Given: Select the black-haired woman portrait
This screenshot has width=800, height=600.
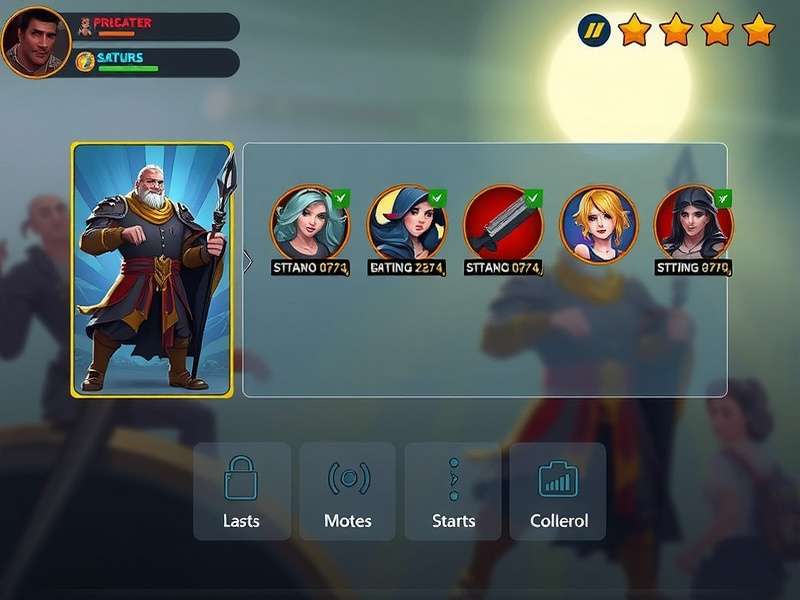Looking at the screenshot, I should pyautogui.click(x=693, y=223).
